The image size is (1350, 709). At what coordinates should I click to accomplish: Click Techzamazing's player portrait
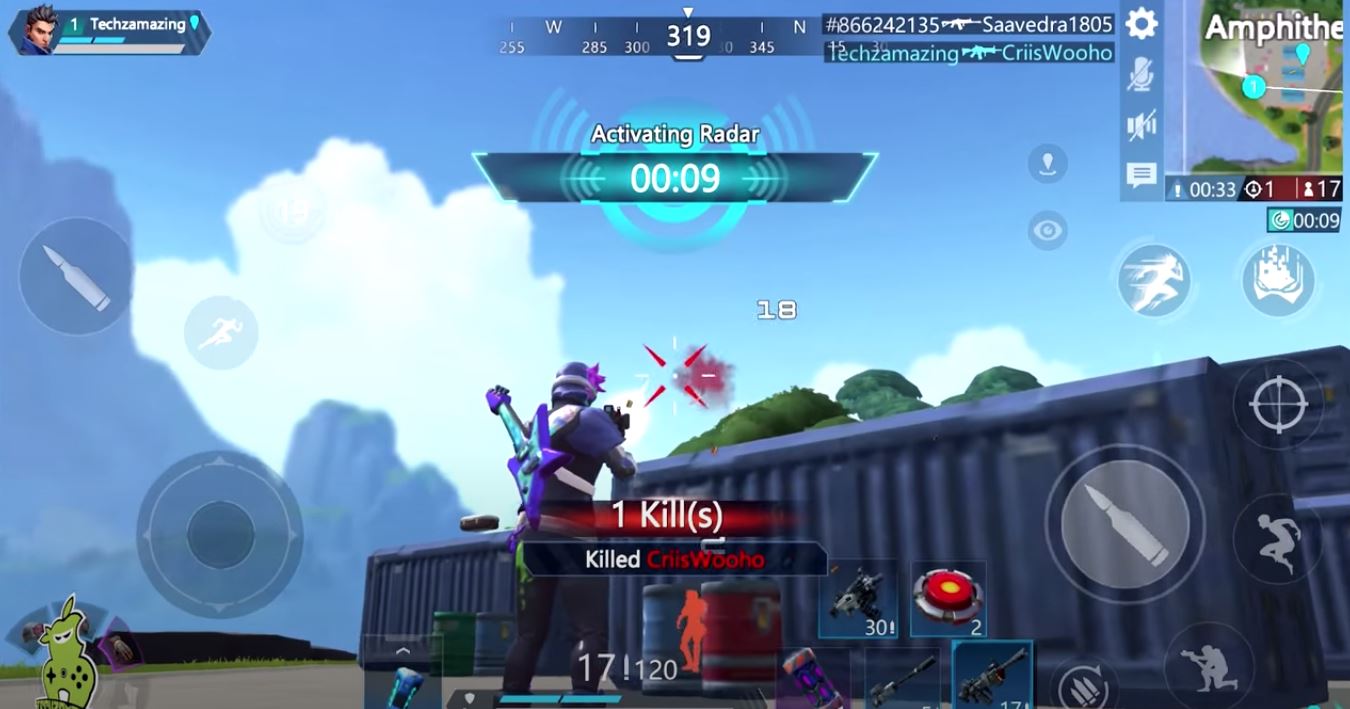[39, 30]
